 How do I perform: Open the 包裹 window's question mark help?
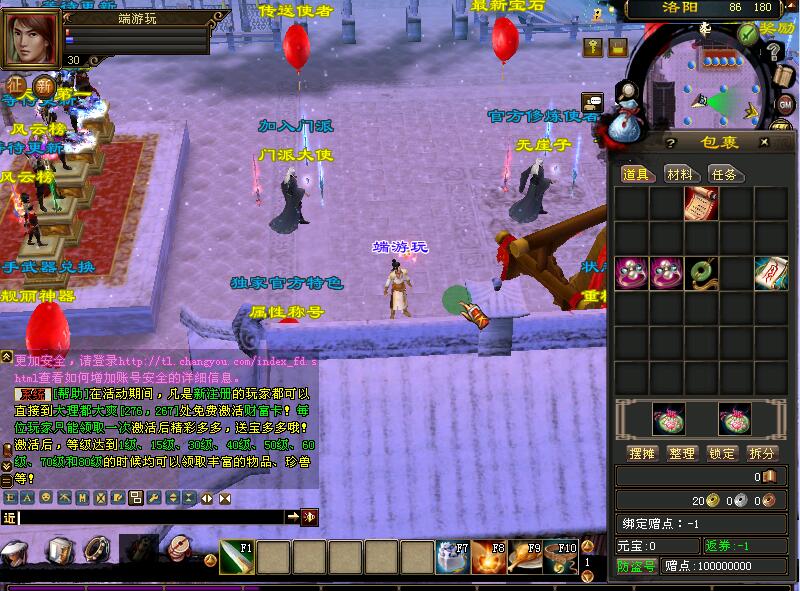pos(671,143)
